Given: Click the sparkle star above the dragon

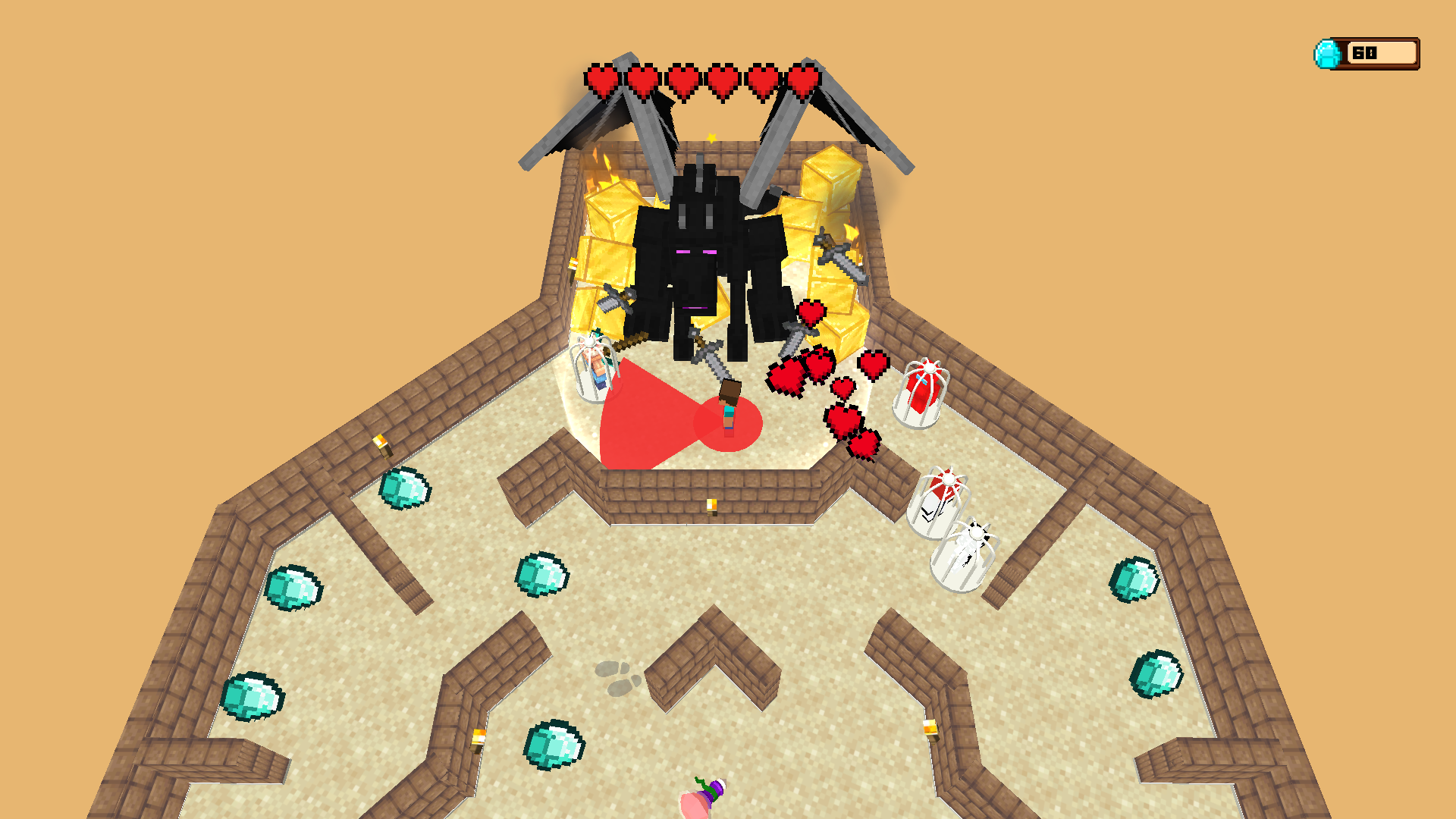Looking at the screenshot, I should point(711,136).
